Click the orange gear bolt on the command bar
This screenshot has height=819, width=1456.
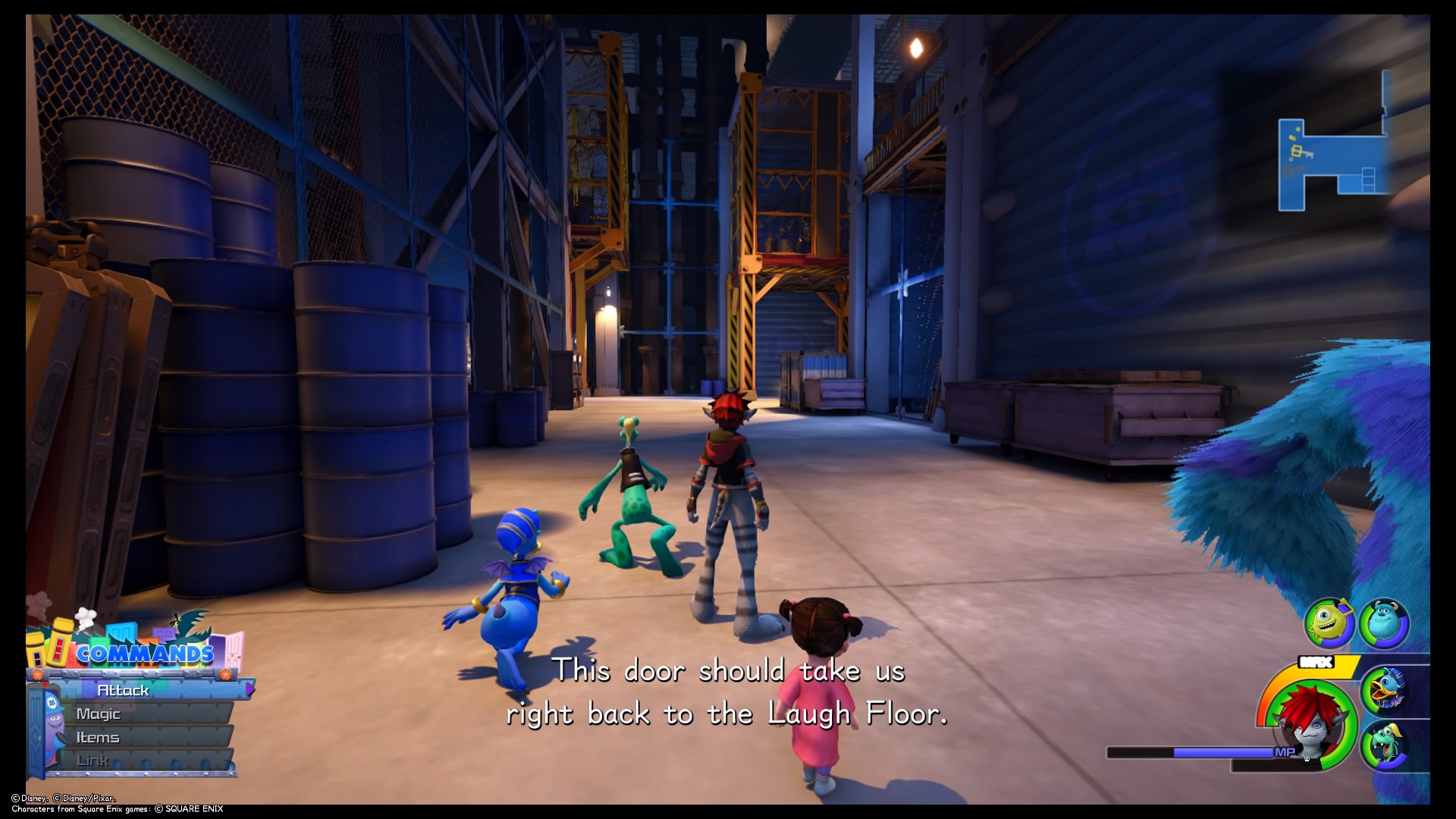click(x=37, y=673)
